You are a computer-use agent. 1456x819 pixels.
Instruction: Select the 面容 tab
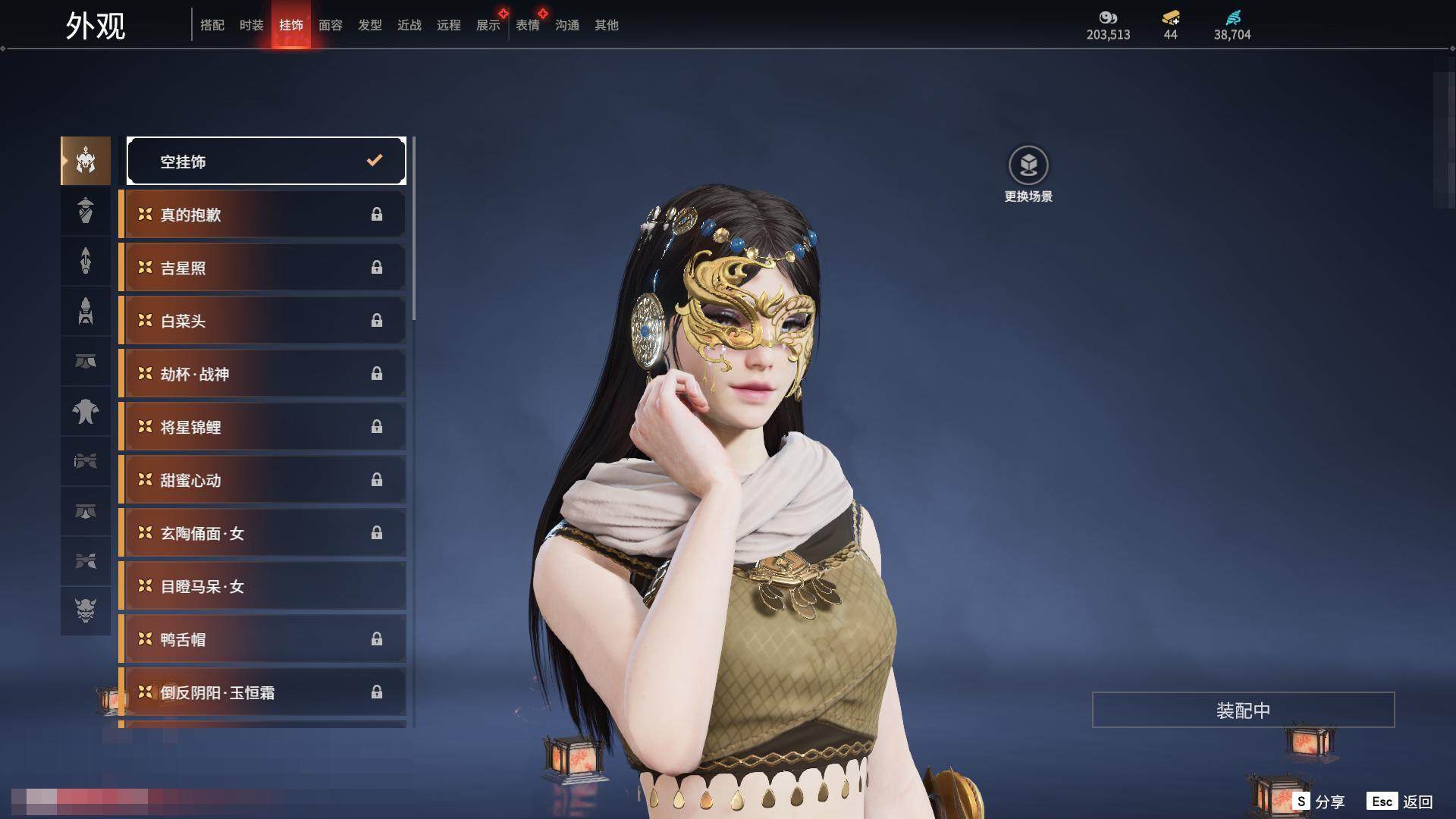[x=330, y=25]
